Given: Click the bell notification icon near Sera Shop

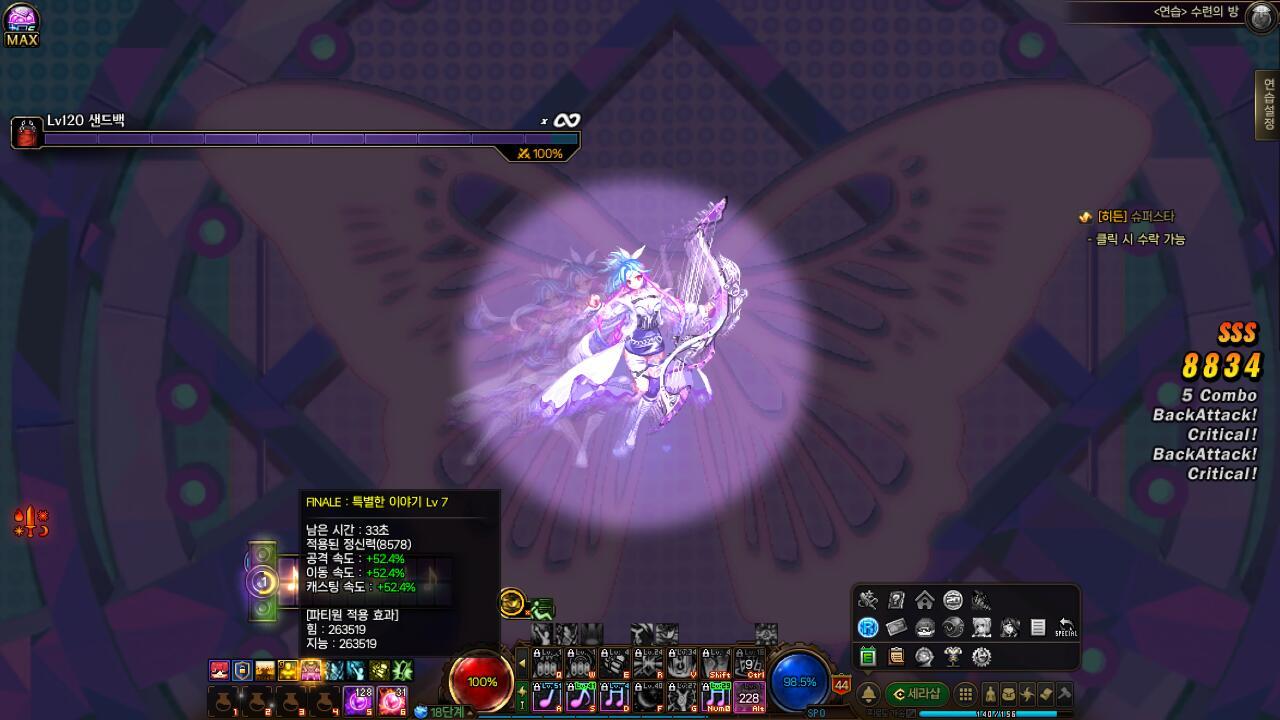Looking at the screenshot, I should [x=870, y=692].
